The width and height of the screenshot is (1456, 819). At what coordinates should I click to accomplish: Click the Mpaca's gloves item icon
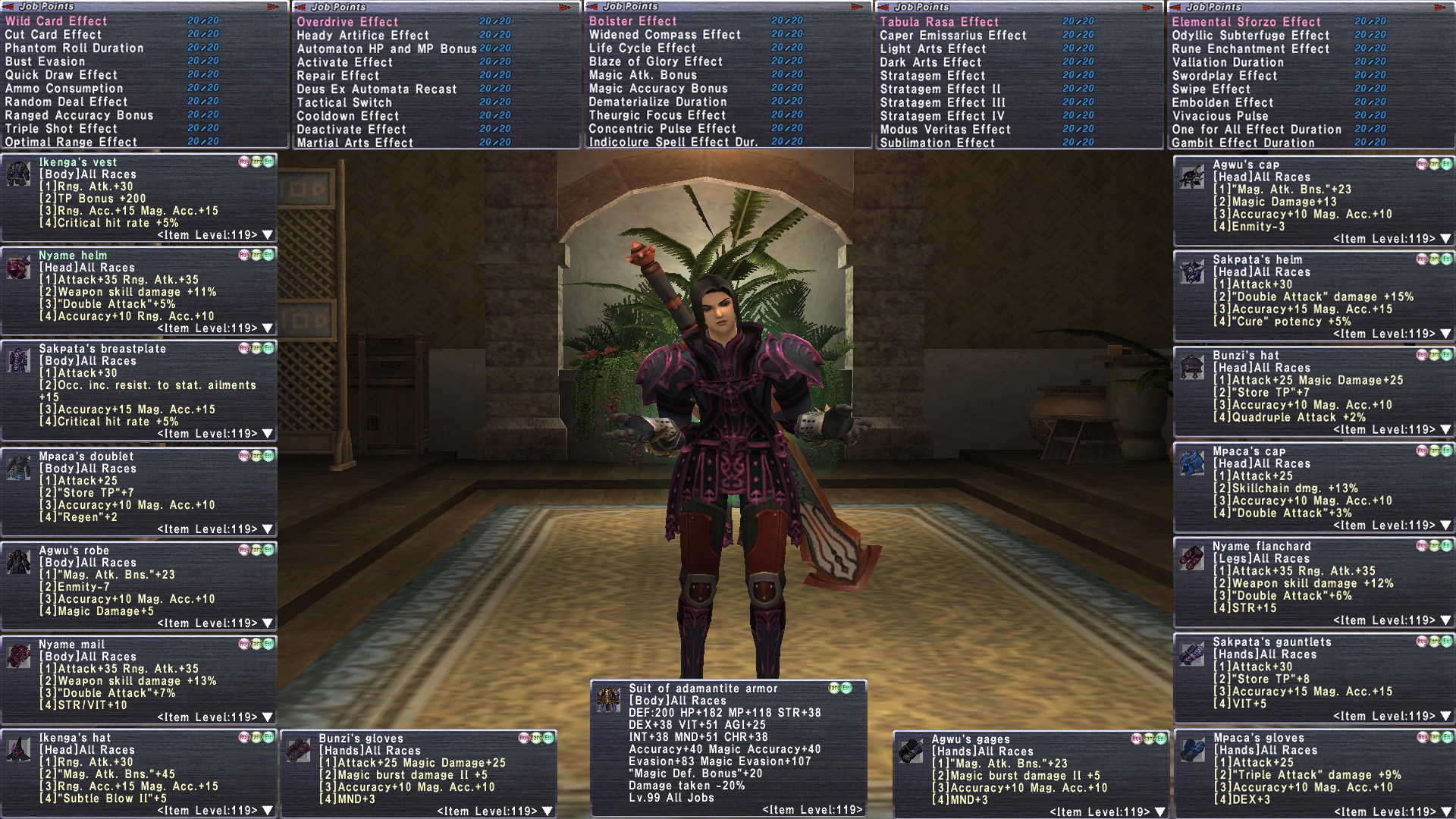(x=1192, y=750)
